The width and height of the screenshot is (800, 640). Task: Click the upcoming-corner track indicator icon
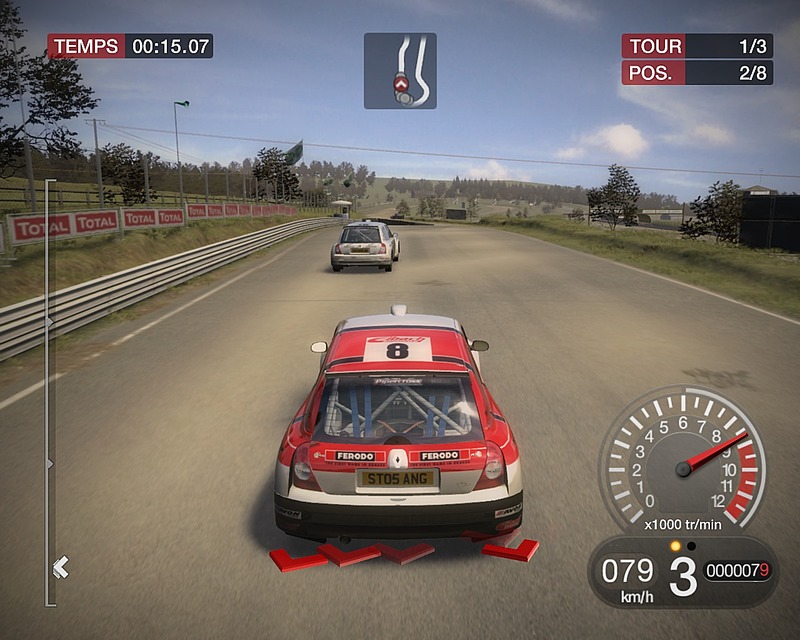pos(400,71)
